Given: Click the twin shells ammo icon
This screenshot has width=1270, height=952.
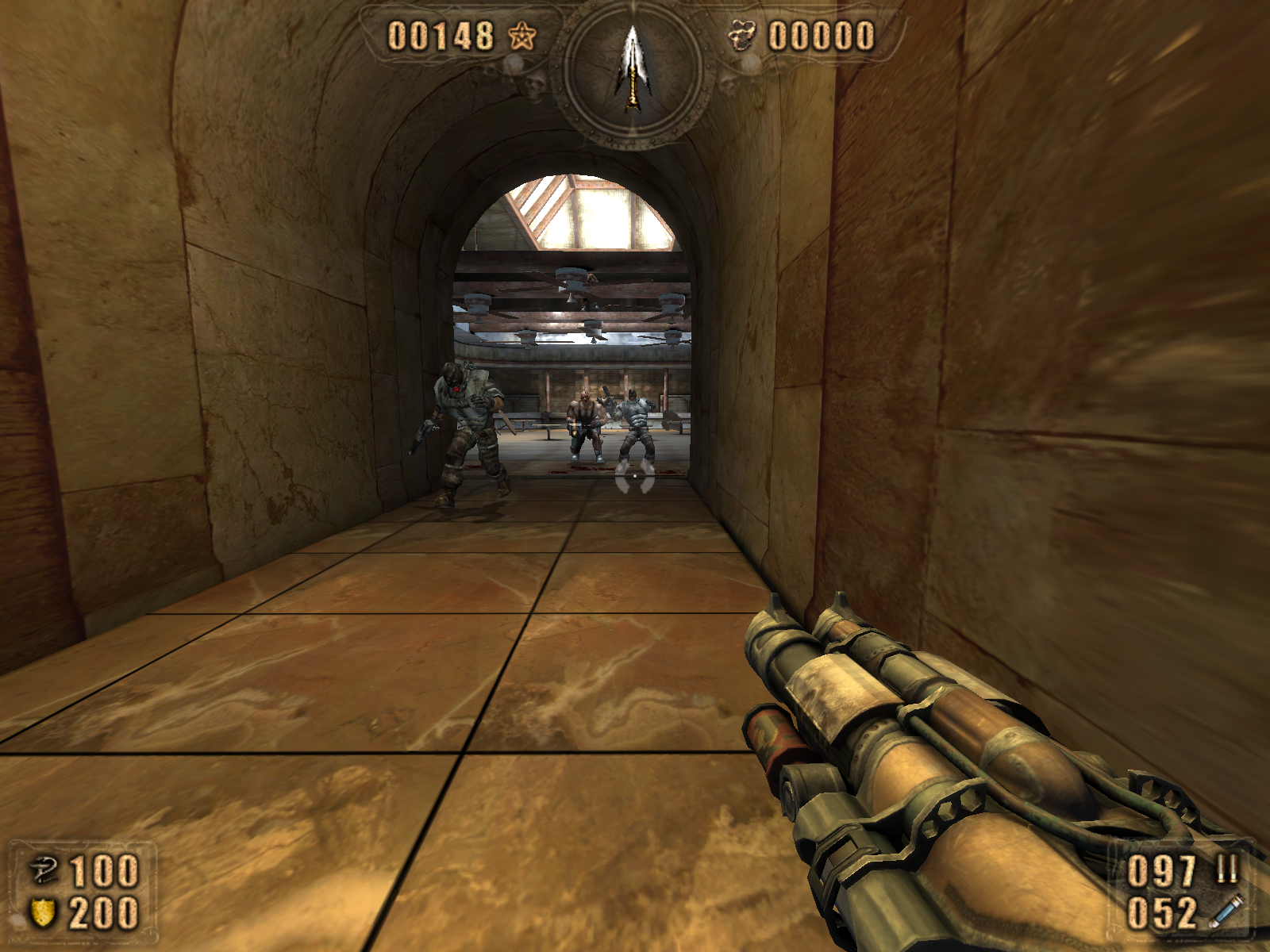Looking at the screenshot, I should [1227, 869].
